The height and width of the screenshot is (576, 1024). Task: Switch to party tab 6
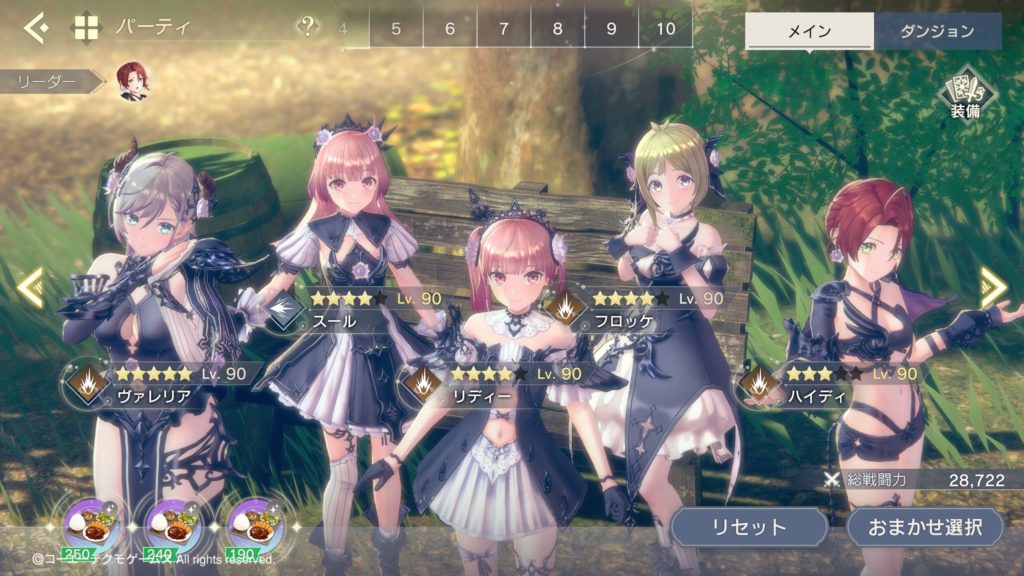(x=450, y=28)
